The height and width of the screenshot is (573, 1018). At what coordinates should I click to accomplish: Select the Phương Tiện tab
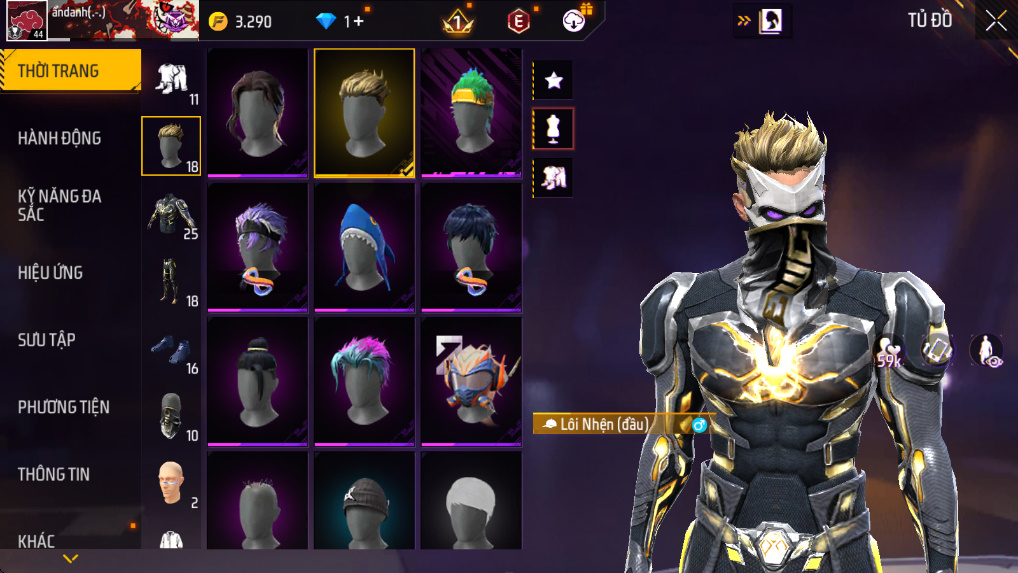(64, 407)
